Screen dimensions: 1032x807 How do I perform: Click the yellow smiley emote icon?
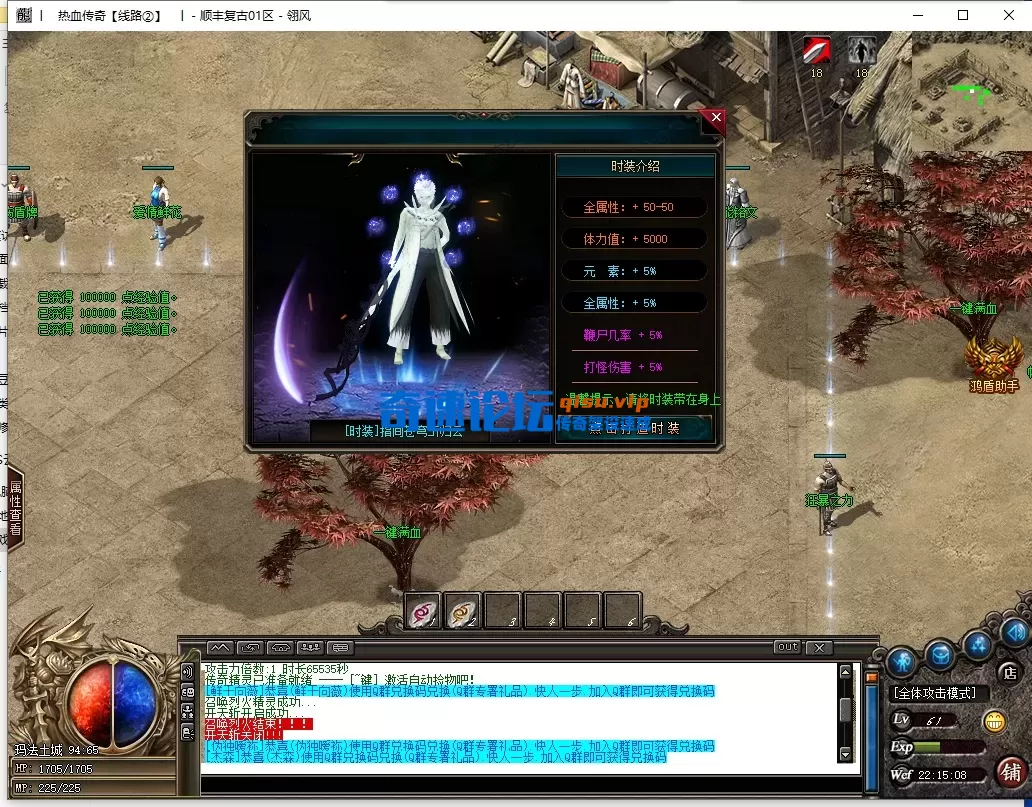[994, 721]
